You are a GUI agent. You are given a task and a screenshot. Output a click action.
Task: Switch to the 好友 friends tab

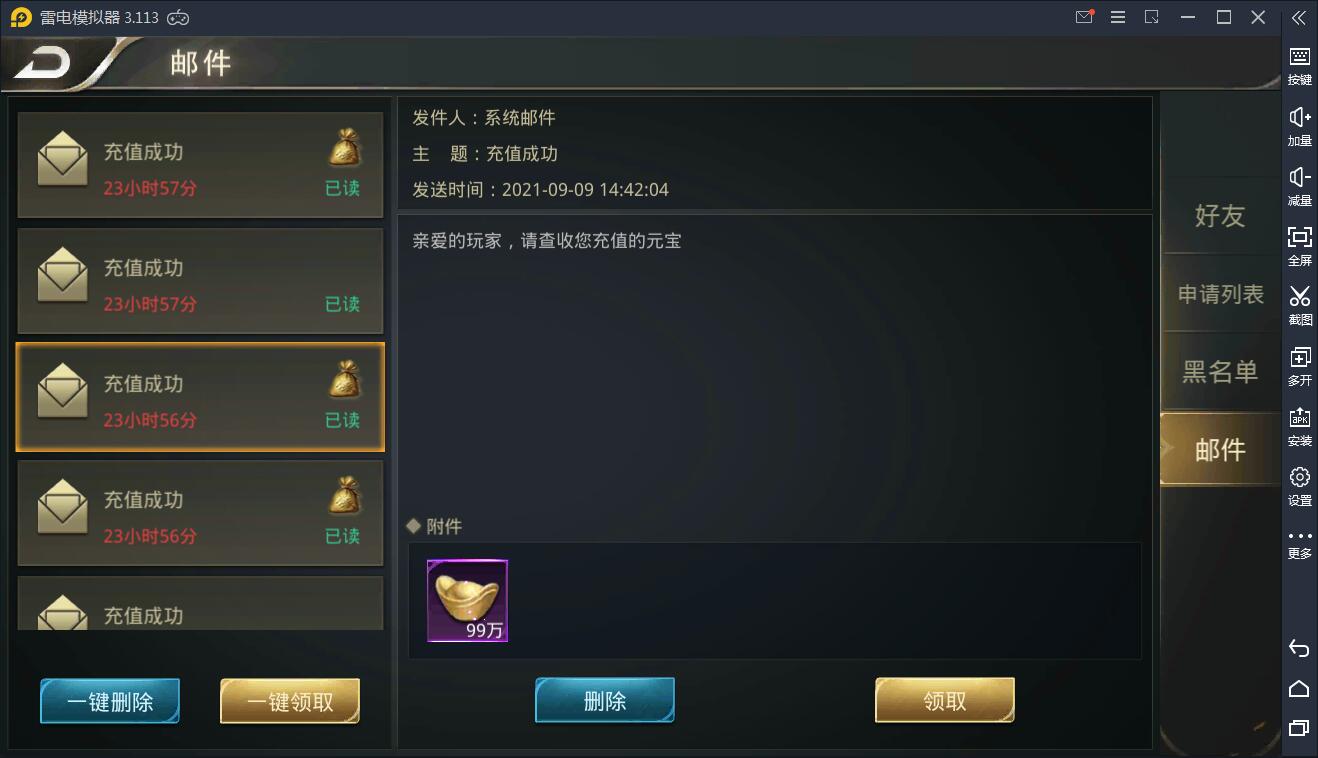pyautogui.click(x=1221, y=217)
